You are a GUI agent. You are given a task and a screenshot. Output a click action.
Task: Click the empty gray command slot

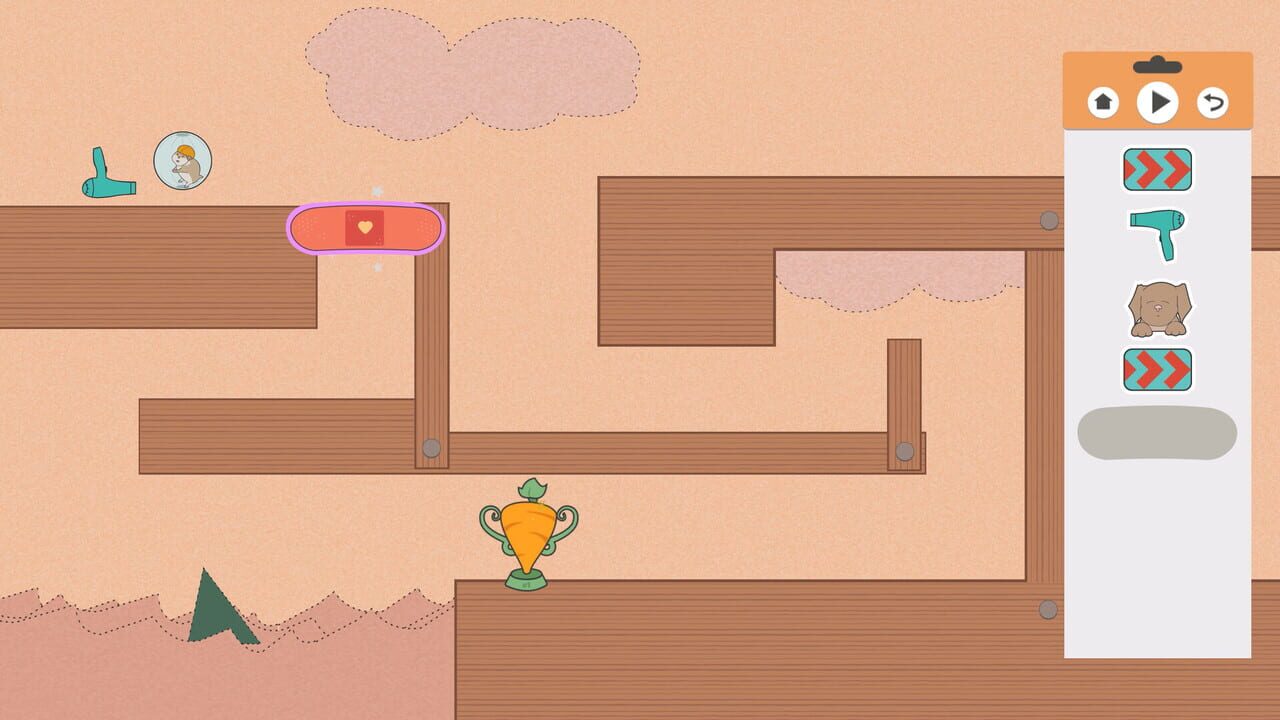(1155, 434)
